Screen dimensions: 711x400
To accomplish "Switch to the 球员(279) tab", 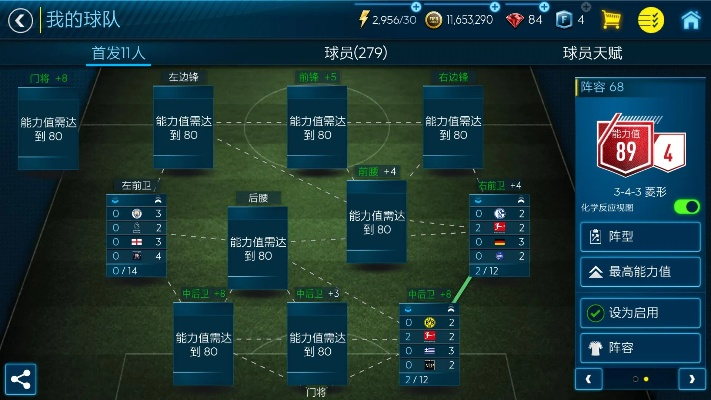I will coord(355,53).
